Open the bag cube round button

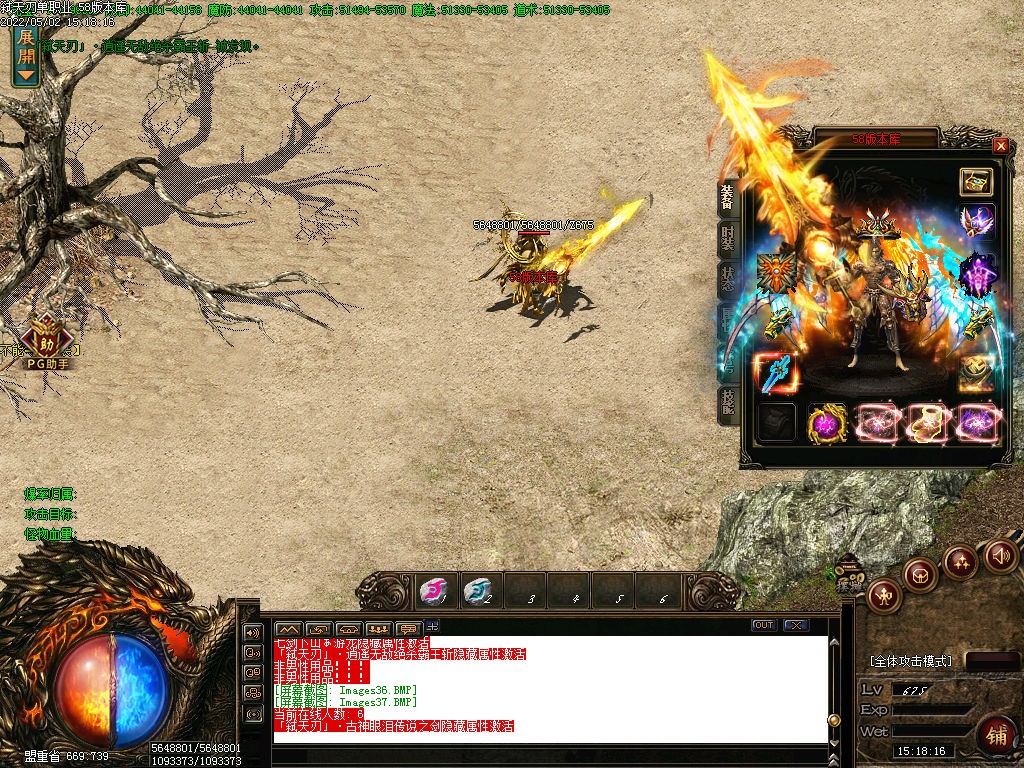click(x=920, y=574)
